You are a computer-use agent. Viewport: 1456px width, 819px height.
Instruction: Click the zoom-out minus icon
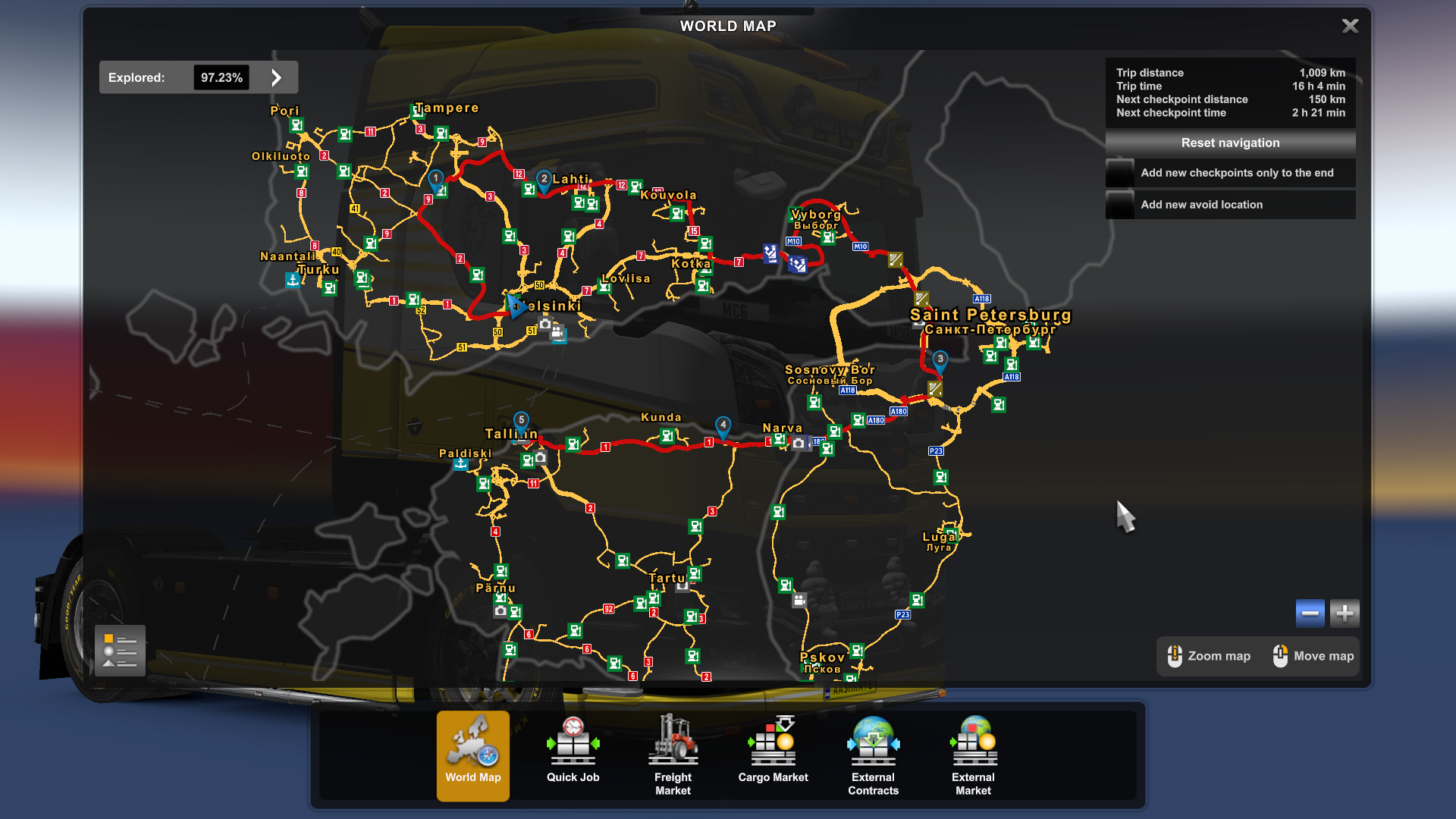[x=1310, y=613]
